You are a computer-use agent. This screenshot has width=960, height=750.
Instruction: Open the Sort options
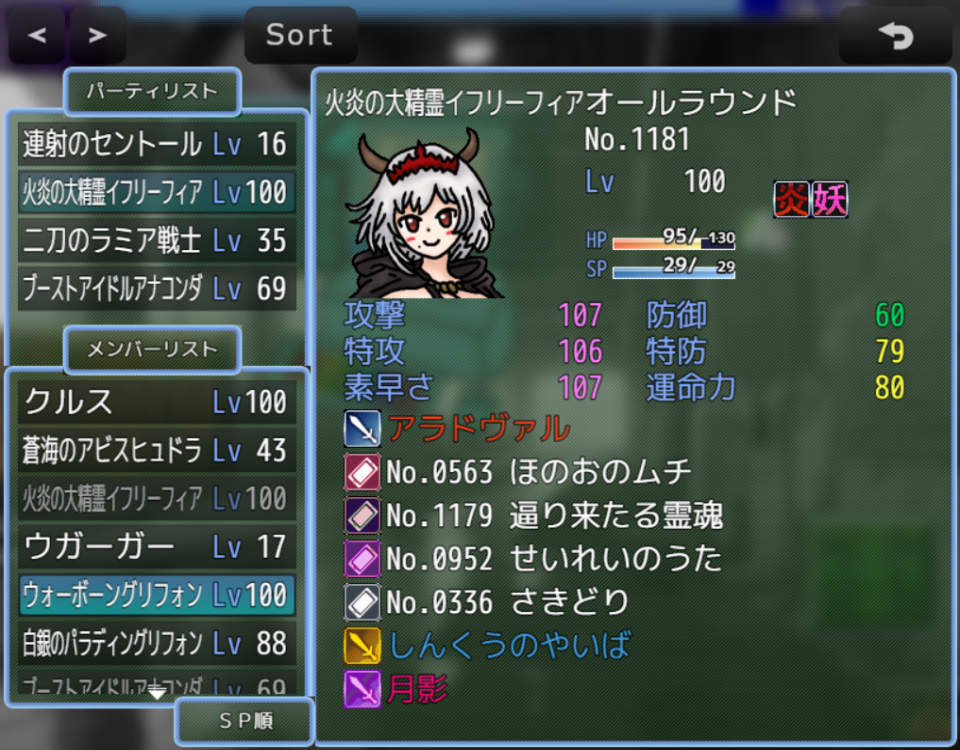click(x=300, y=35)
